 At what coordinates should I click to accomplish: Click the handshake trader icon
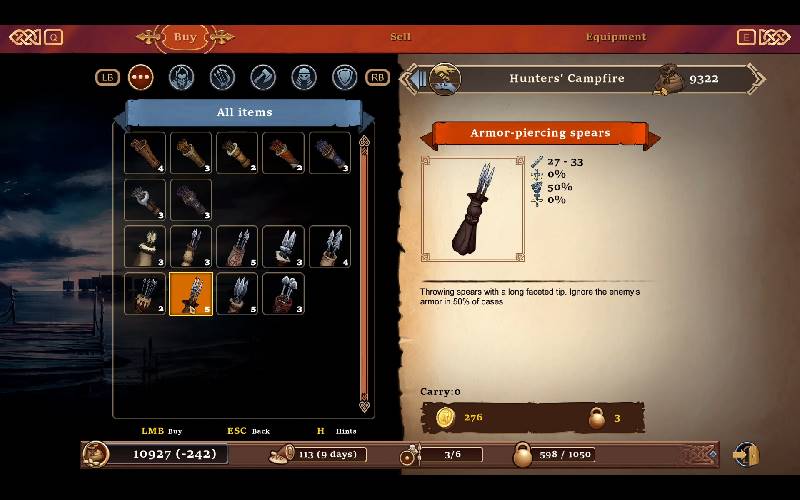click(x=445, y=78)
